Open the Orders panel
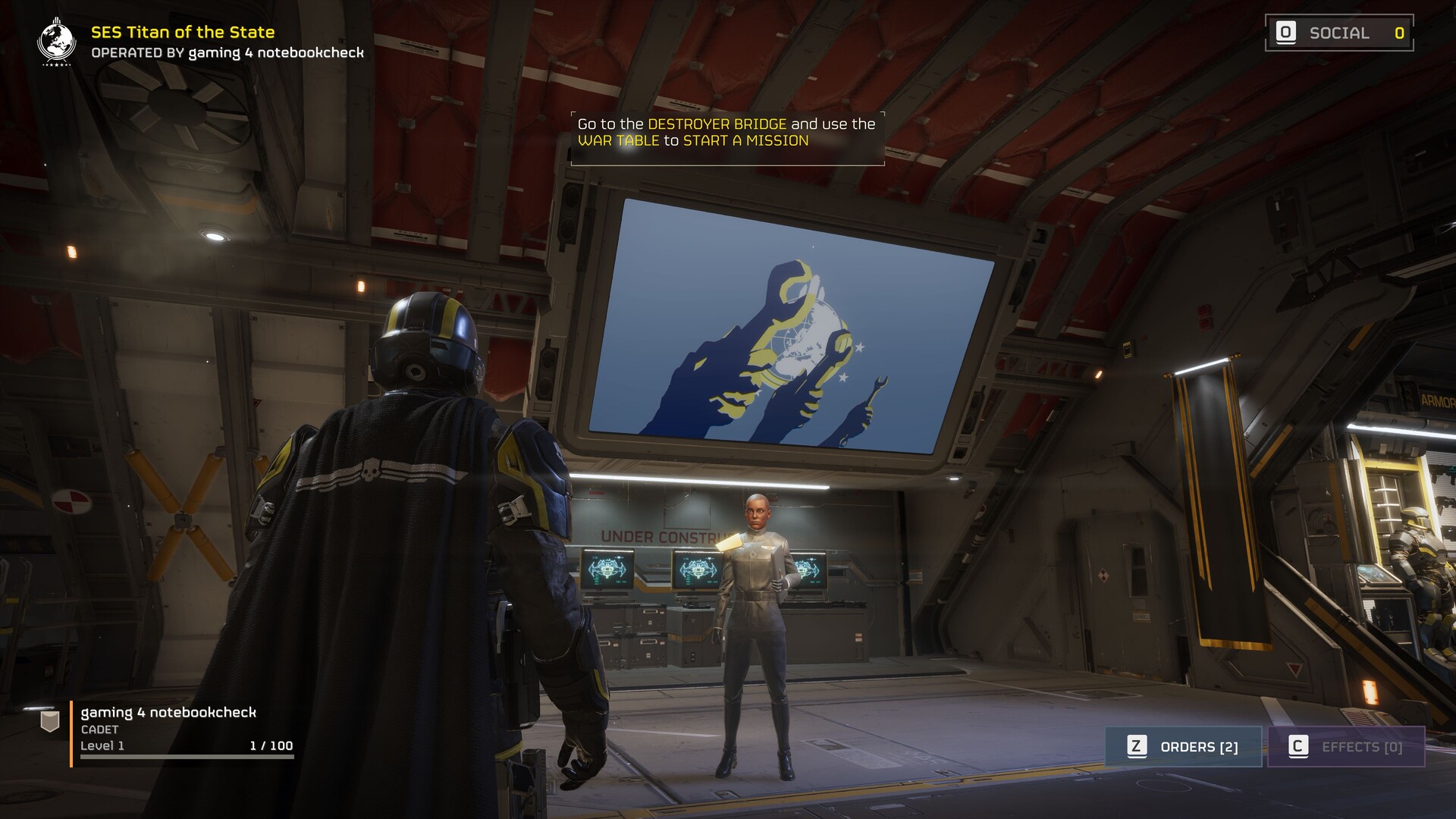The width and height of the screenshot is (1456, 819). pos(1183,747)
